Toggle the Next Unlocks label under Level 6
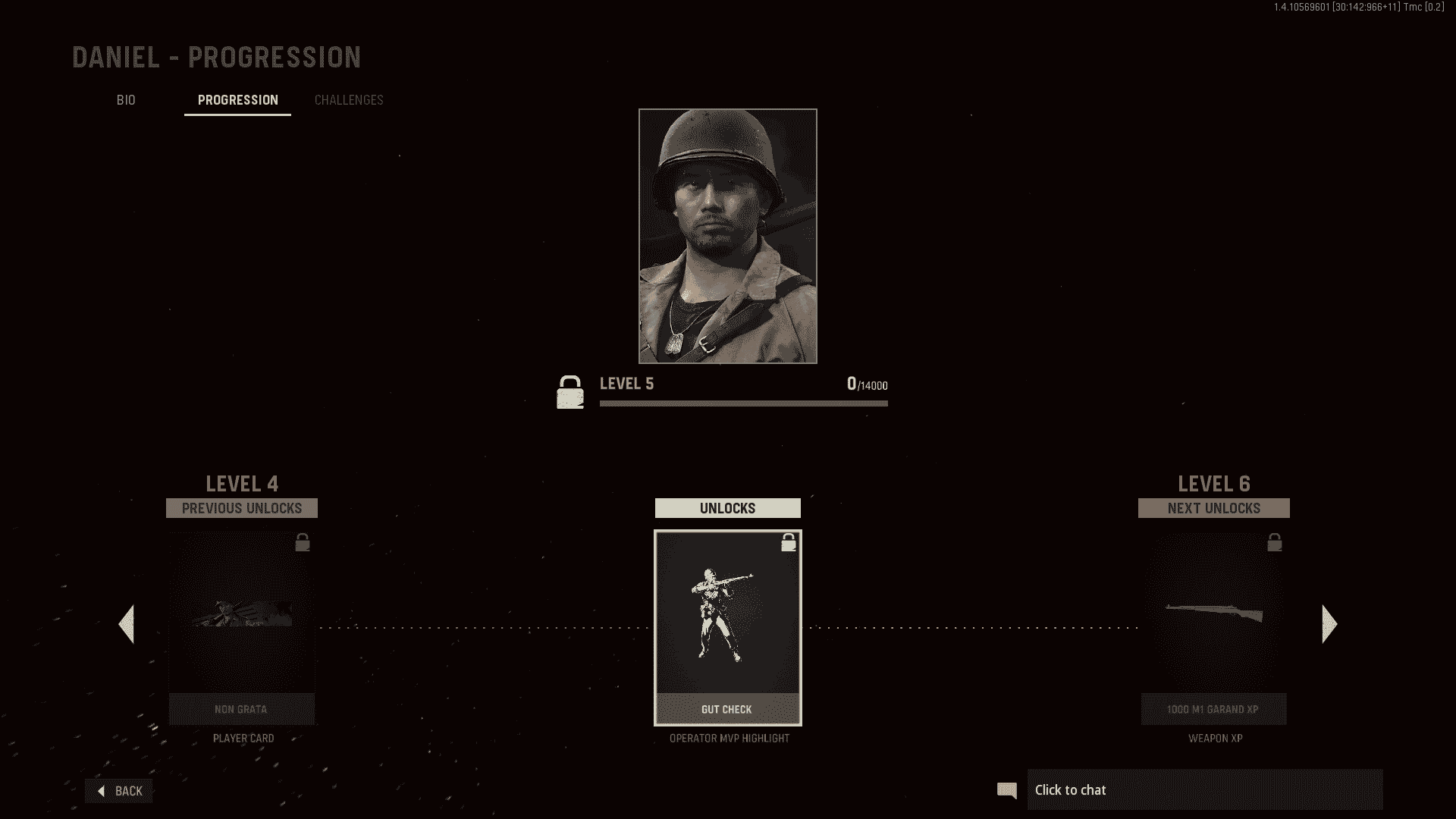Screen dimensions: 1456x819 [x=1213, y=508]
